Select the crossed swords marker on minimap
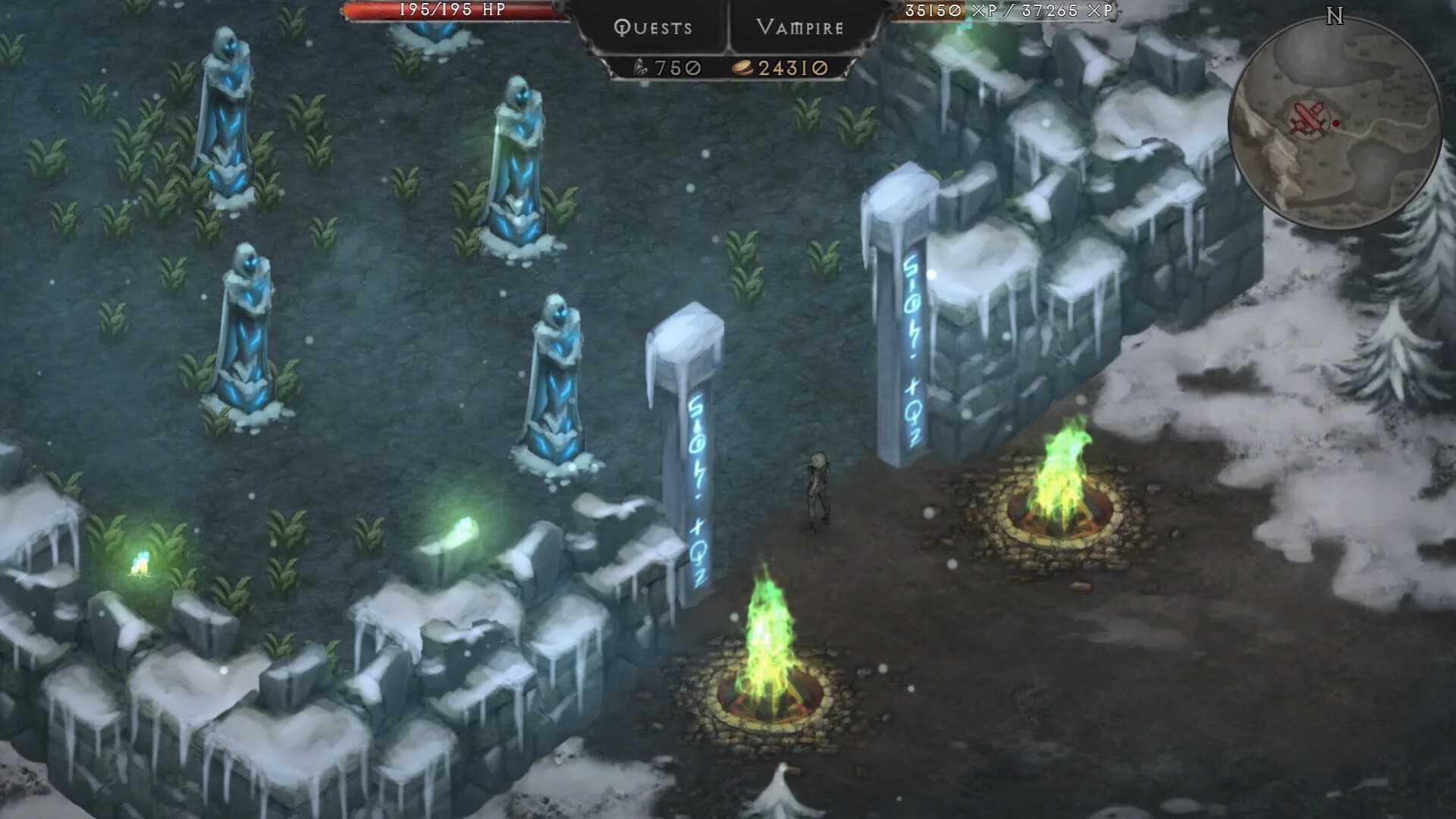The image size is (1456, 819). pos(1308,119)
